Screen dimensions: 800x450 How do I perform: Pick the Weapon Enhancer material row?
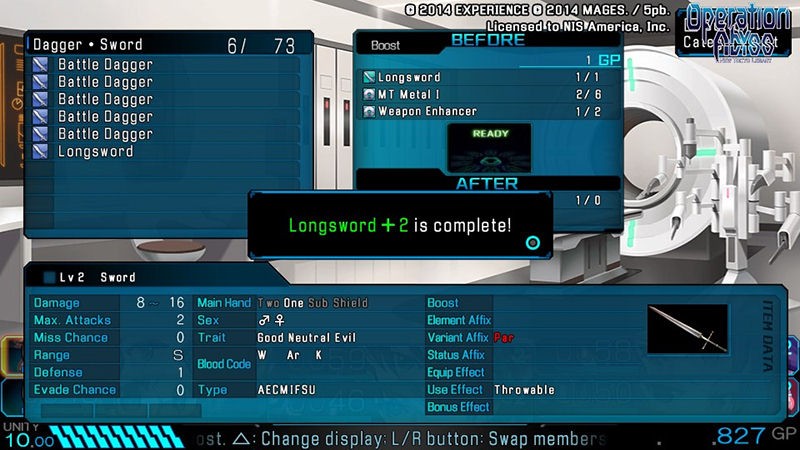tap(426, 111)
